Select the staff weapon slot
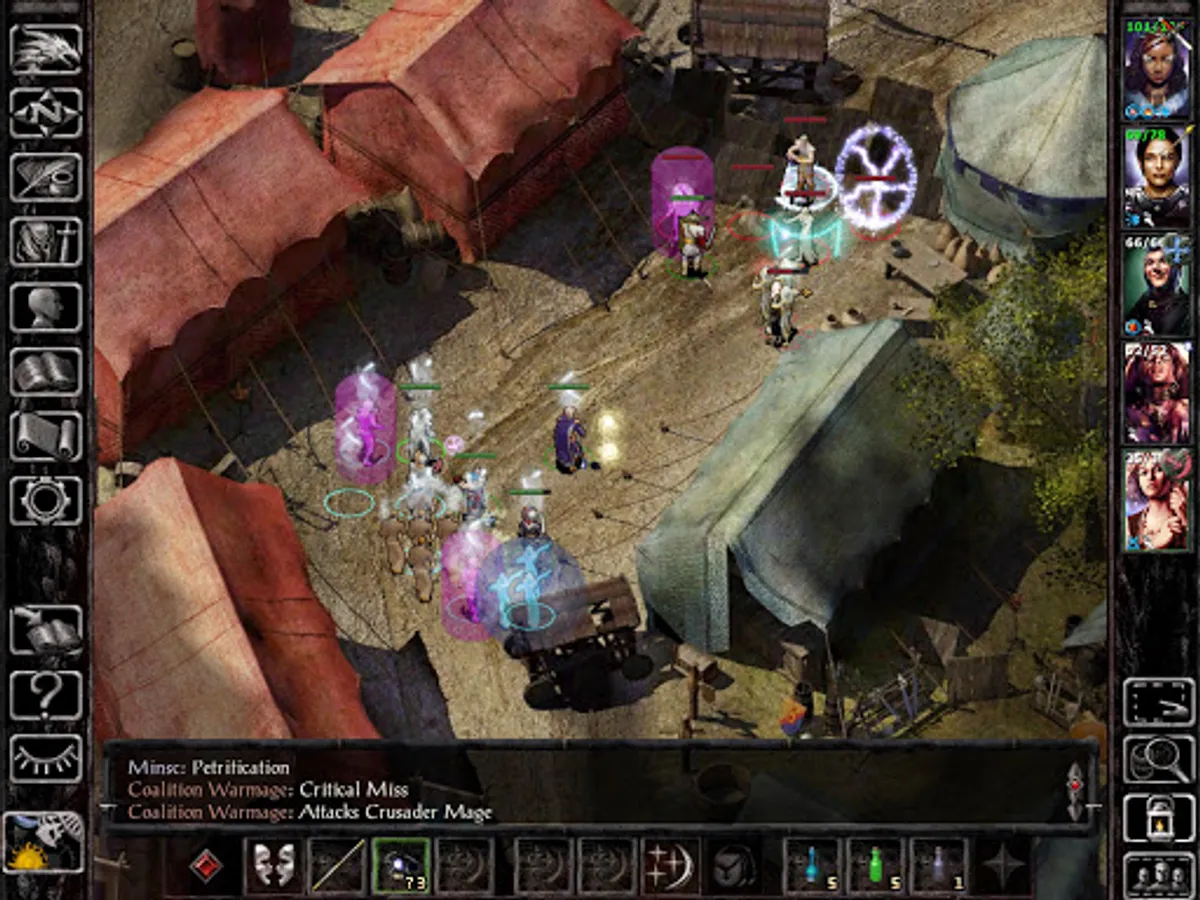The image size is (1200, 900). click(337, 865)
